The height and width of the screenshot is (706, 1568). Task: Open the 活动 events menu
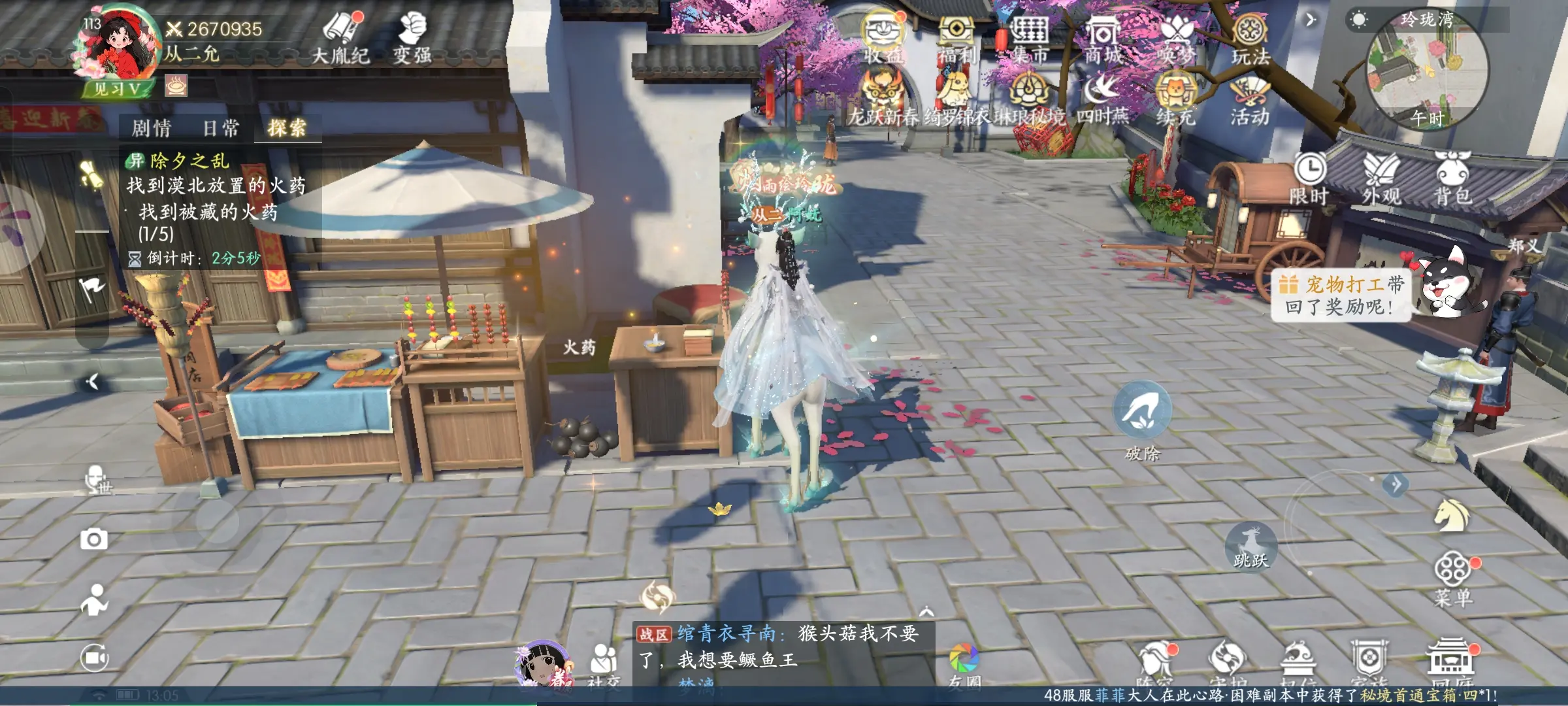(1249, 101)
